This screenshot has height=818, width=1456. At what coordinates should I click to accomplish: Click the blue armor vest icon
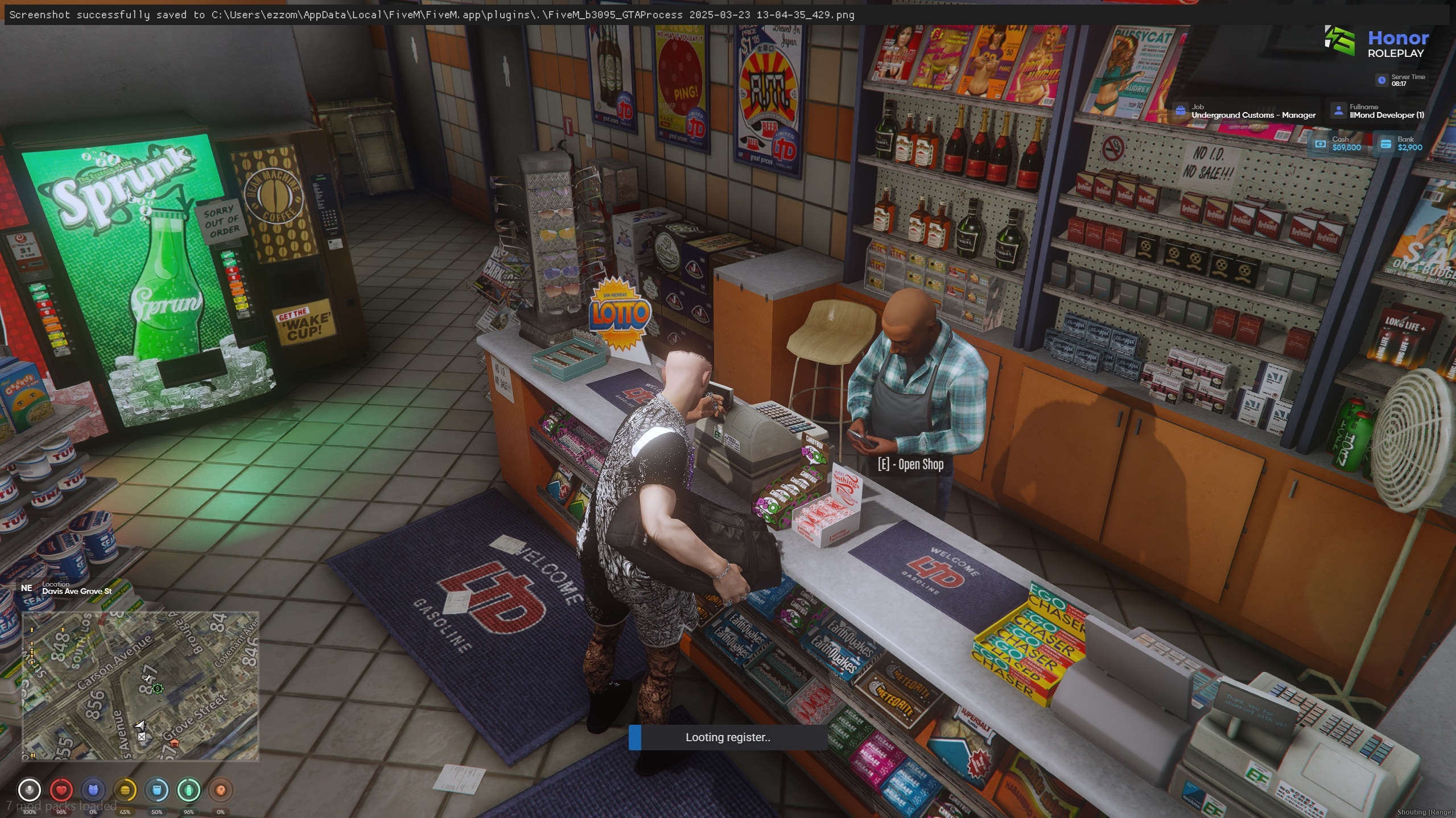pos(93,790)
